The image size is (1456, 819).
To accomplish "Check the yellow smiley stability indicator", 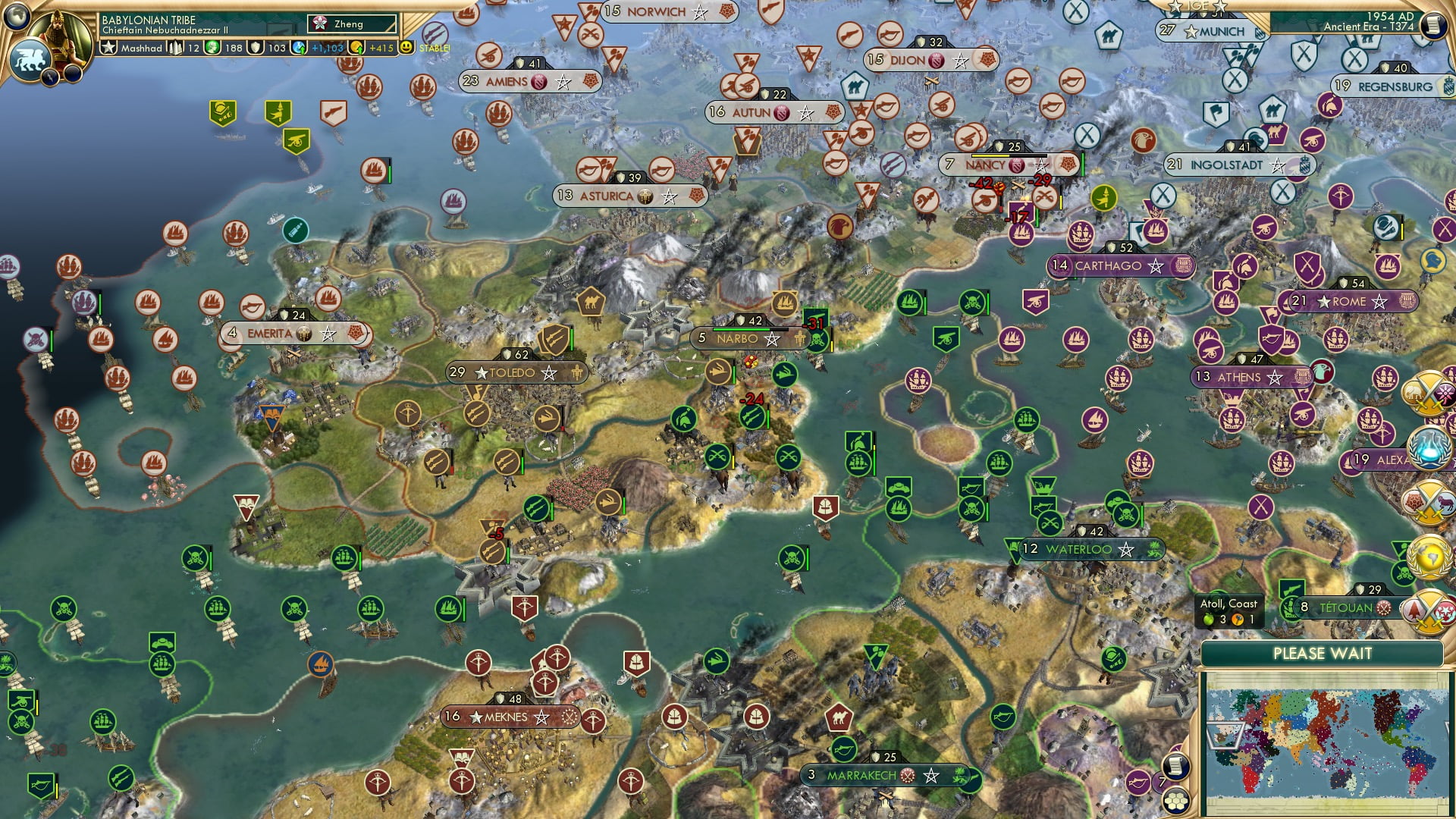I will click(406, 47).
